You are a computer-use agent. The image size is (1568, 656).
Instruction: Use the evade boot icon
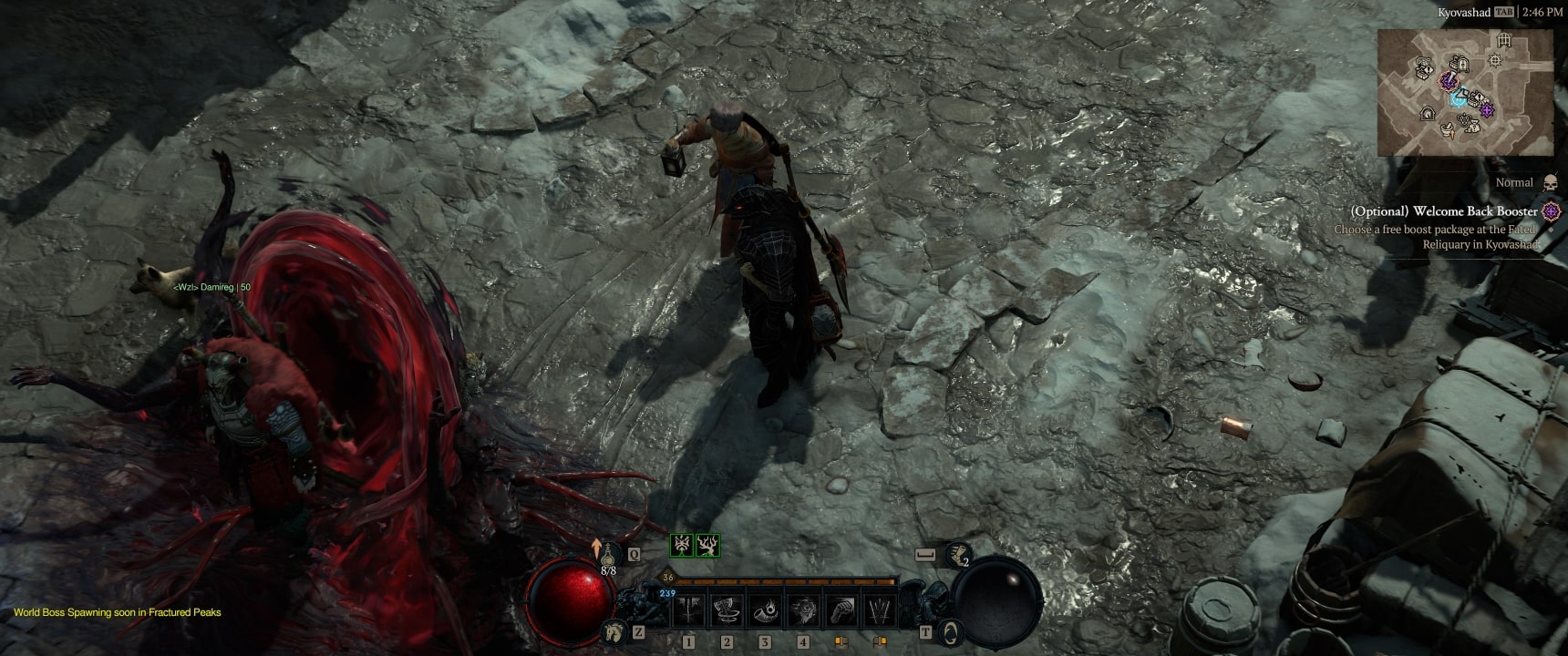point(956,552)
